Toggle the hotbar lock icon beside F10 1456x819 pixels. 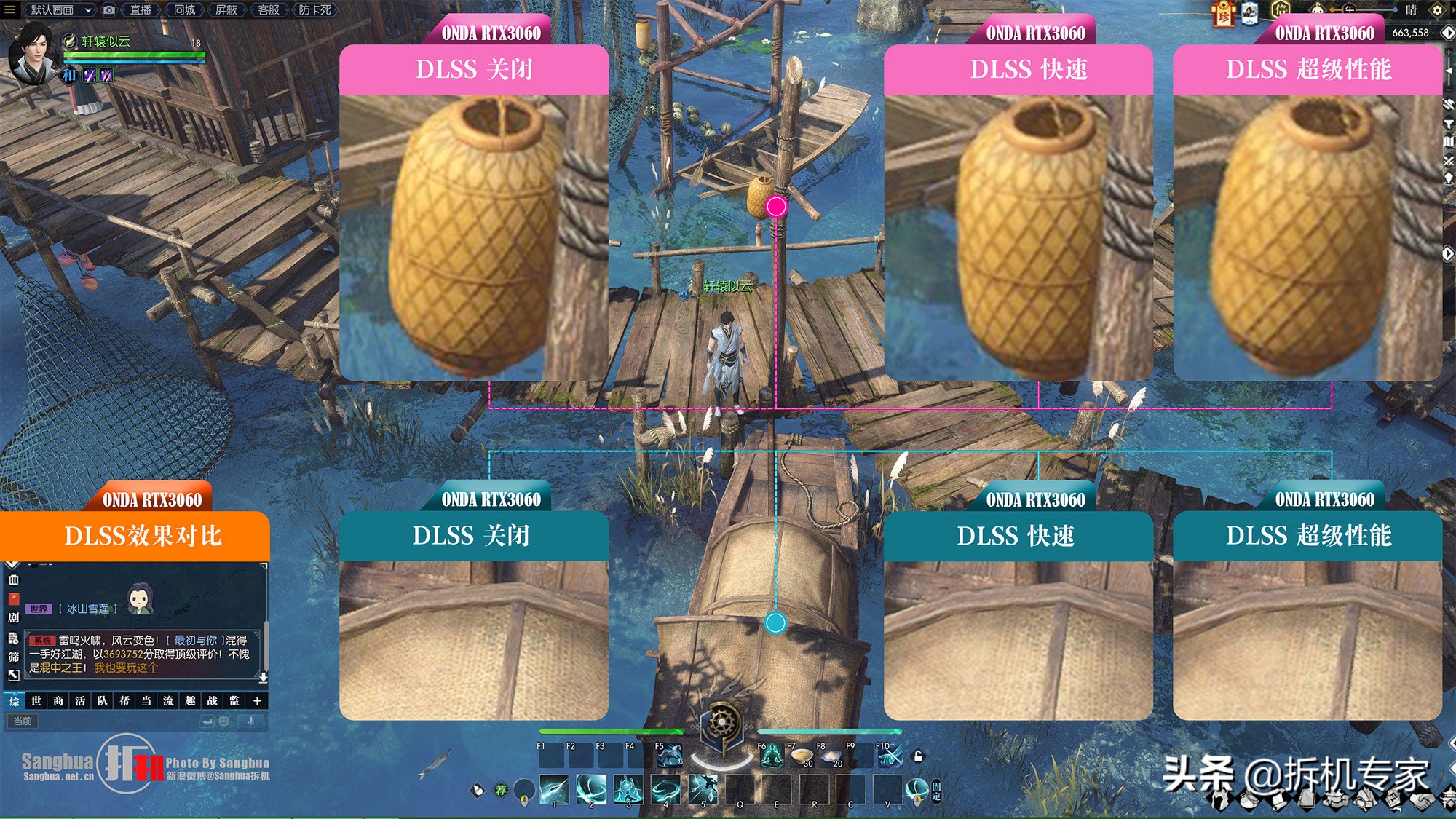click(918, 756)
